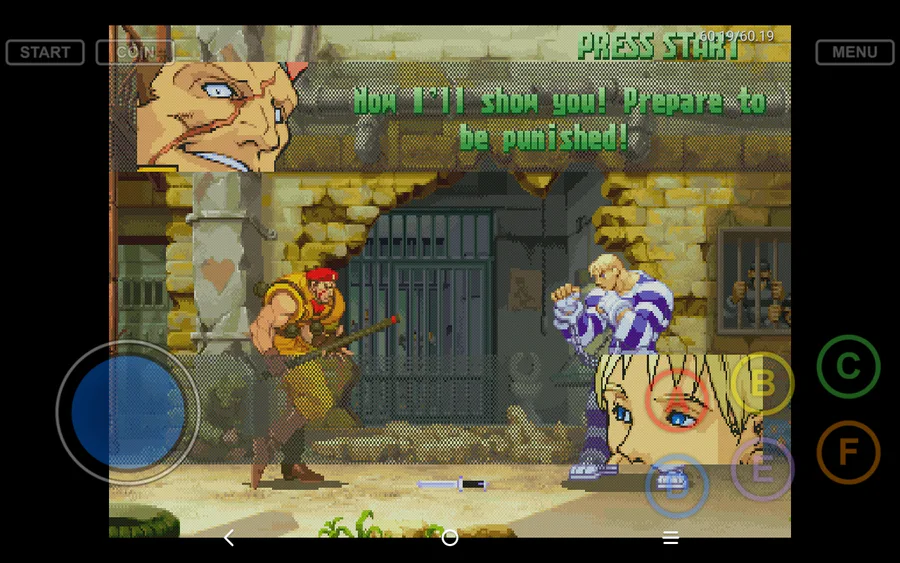Screen dimensions: 900x563
Task: Insert a credit with the COIN button
Action: click(135, 52)
